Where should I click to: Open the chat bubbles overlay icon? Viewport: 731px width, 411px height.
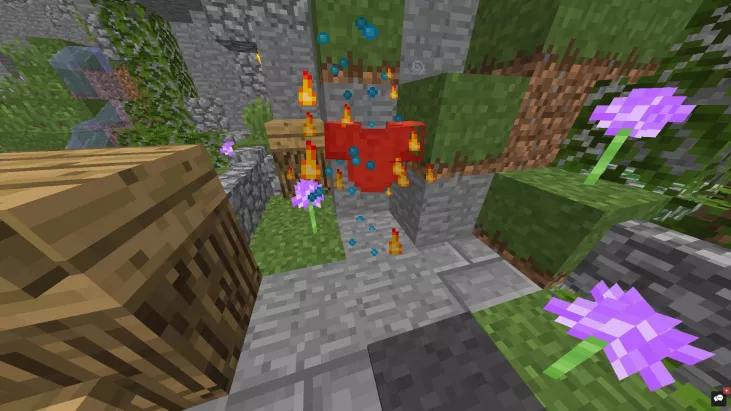coord(718,398)
